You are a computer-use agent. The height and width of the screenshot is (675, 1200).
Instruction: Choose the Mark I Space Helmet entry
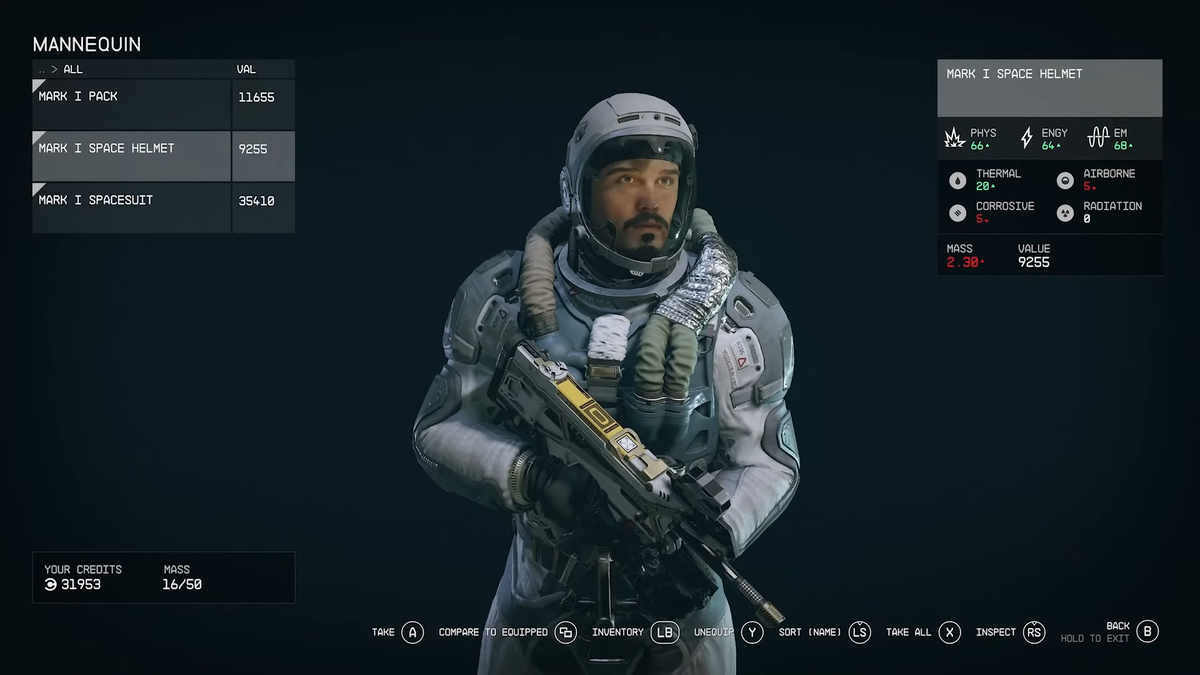point(130,156)
